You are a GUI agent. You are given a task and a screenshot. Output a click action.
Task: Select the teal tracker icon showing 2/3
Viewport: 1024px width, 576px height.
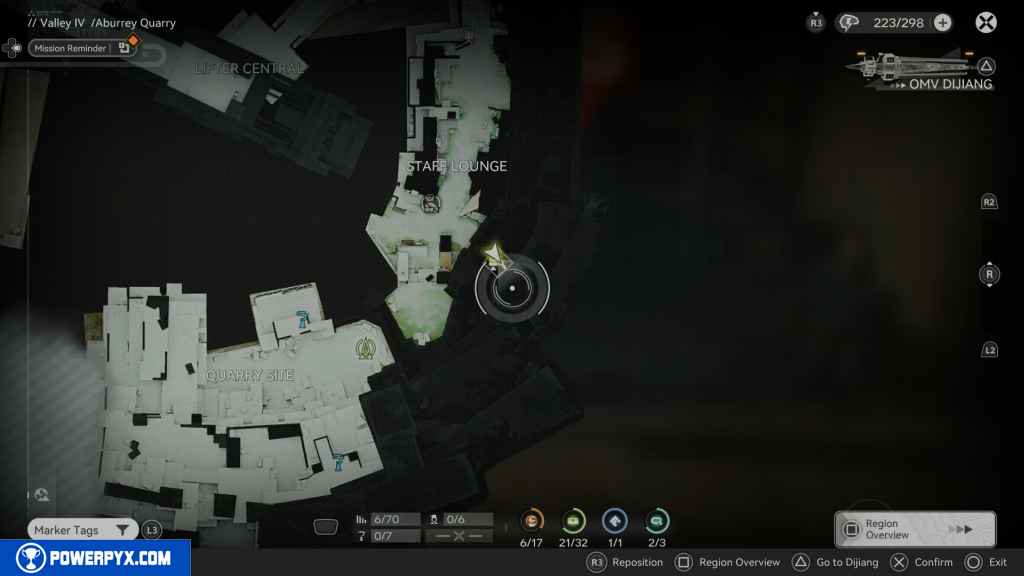click(x=657, y=521)
